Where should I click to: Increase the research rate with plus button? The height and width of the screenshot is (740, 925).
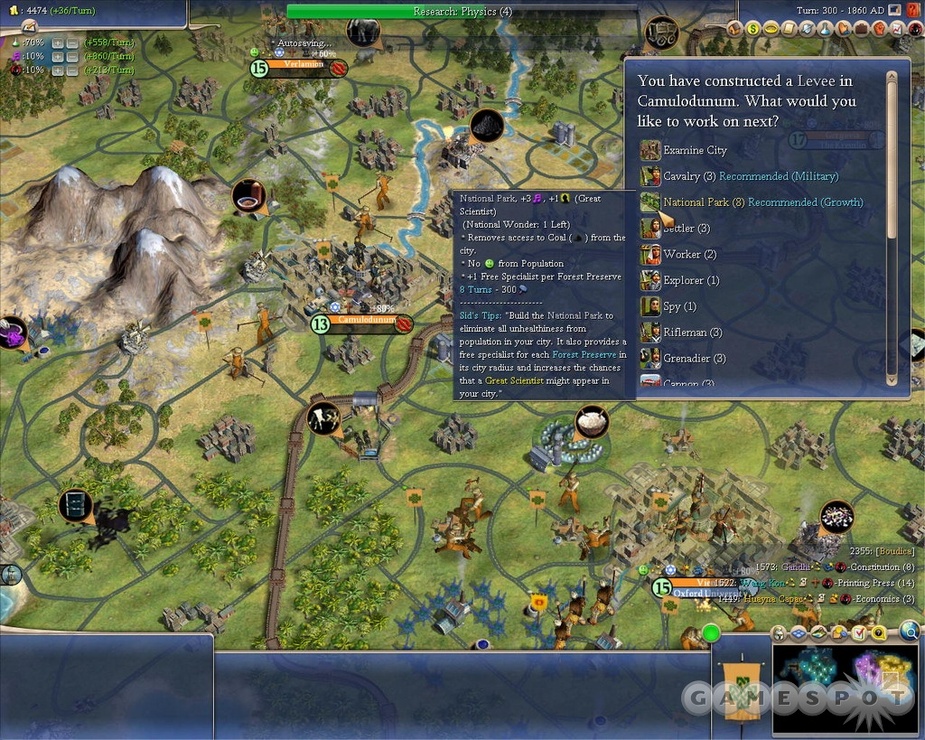click(x=58, y=43)
